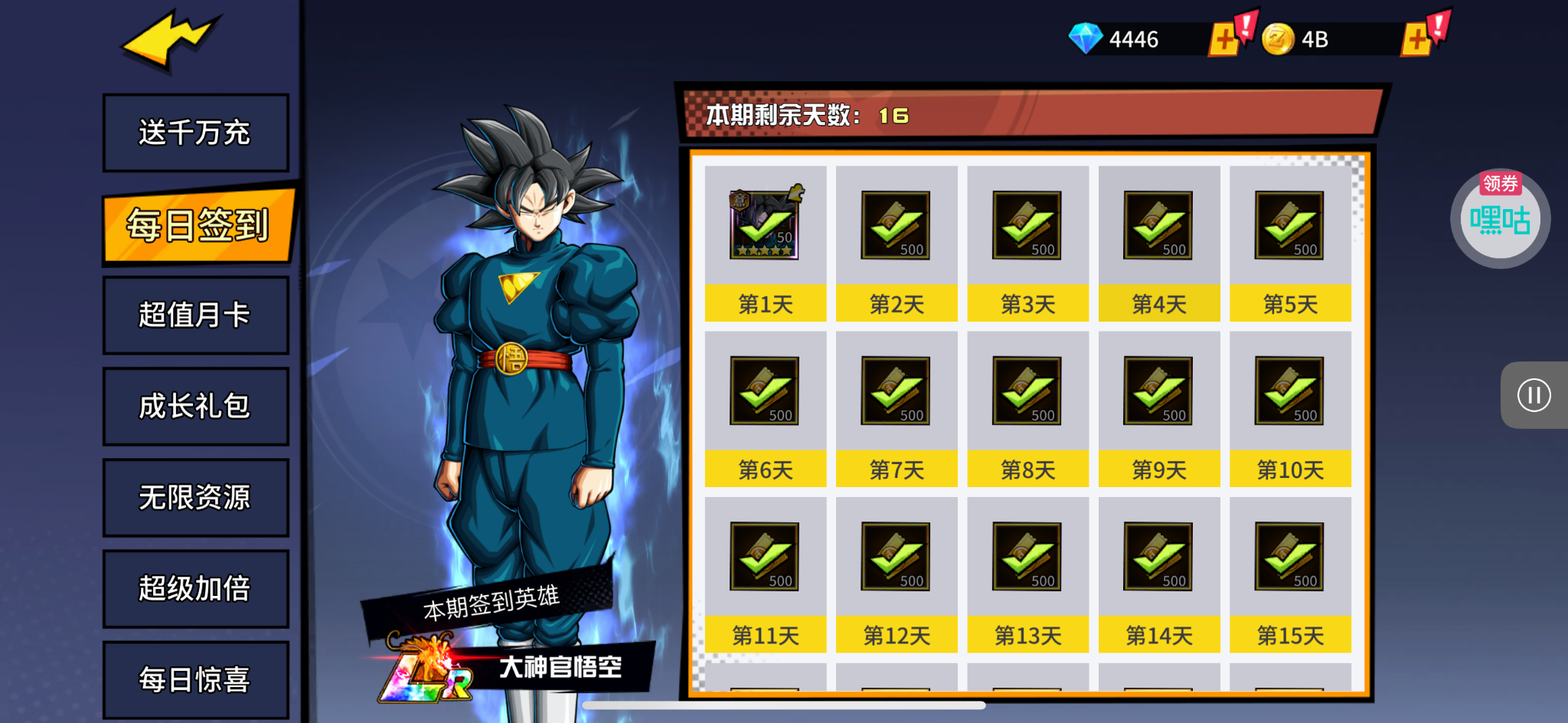Add more blue diamonds with plus button
This screenshot has width=1568, height=723.
(1224, 39)
